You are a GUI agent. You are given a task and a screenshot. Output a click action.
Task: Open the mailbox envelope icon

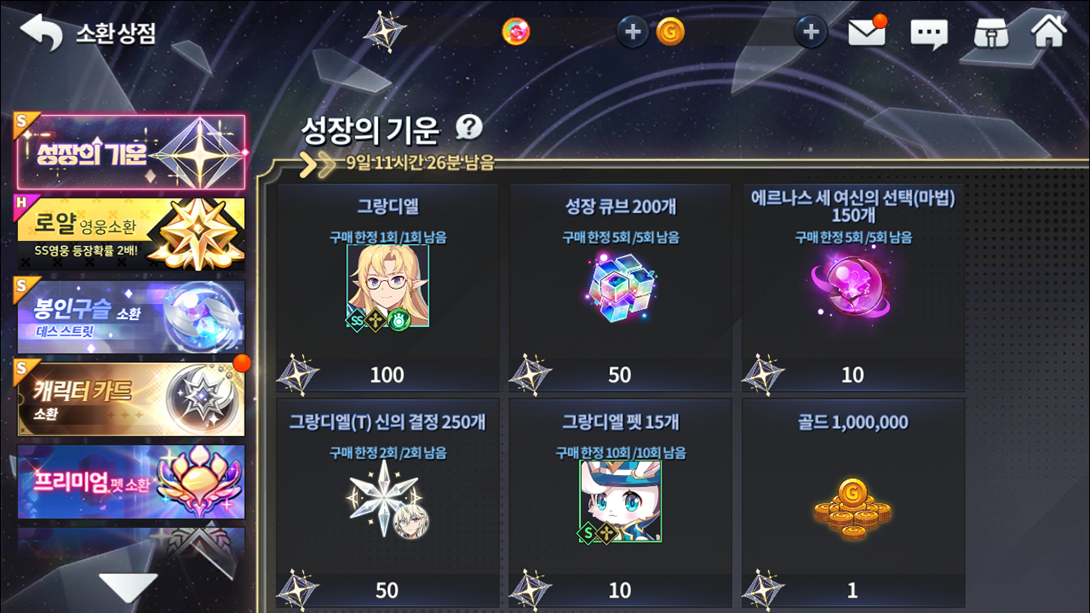867,32
